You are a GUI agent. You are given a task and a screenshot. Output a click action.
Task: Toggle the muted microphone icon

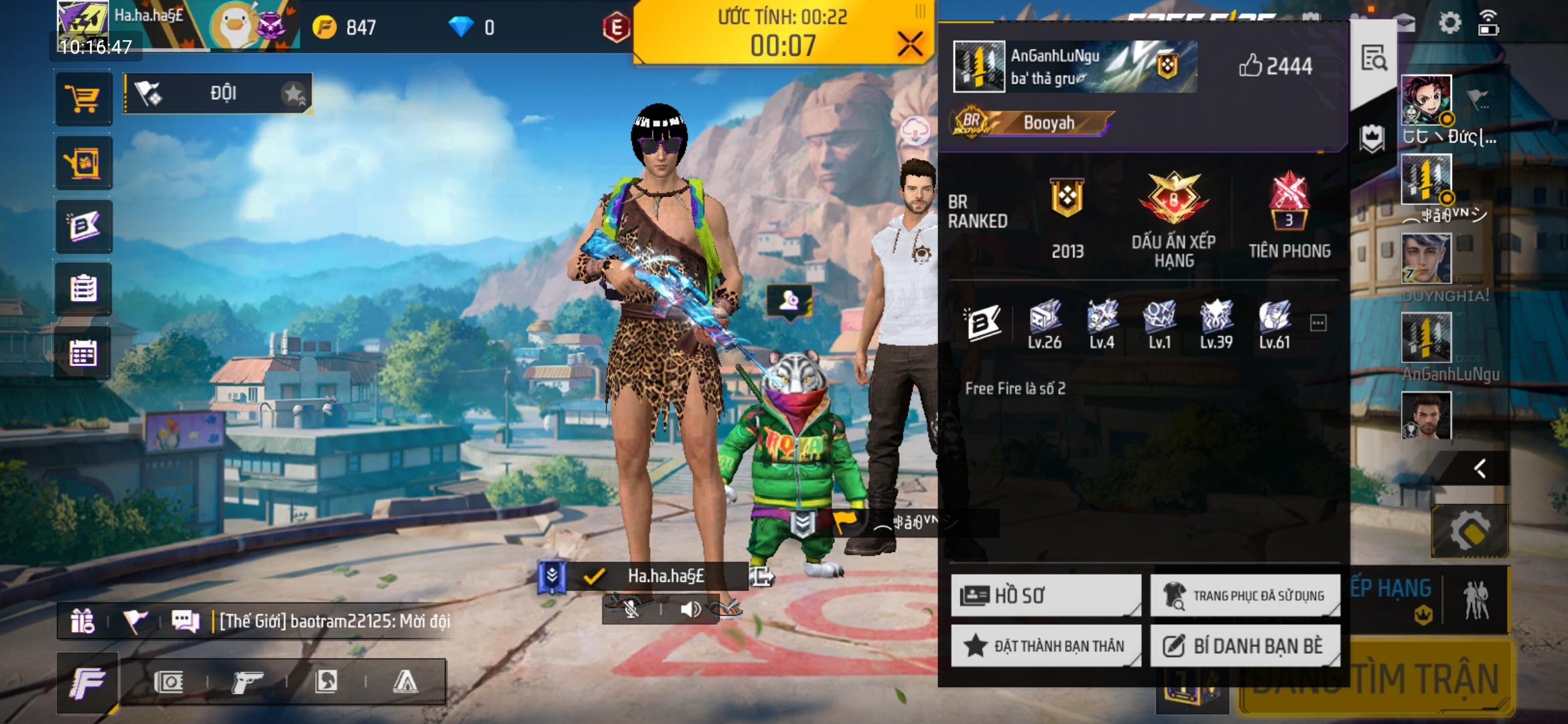click(631, 609)
